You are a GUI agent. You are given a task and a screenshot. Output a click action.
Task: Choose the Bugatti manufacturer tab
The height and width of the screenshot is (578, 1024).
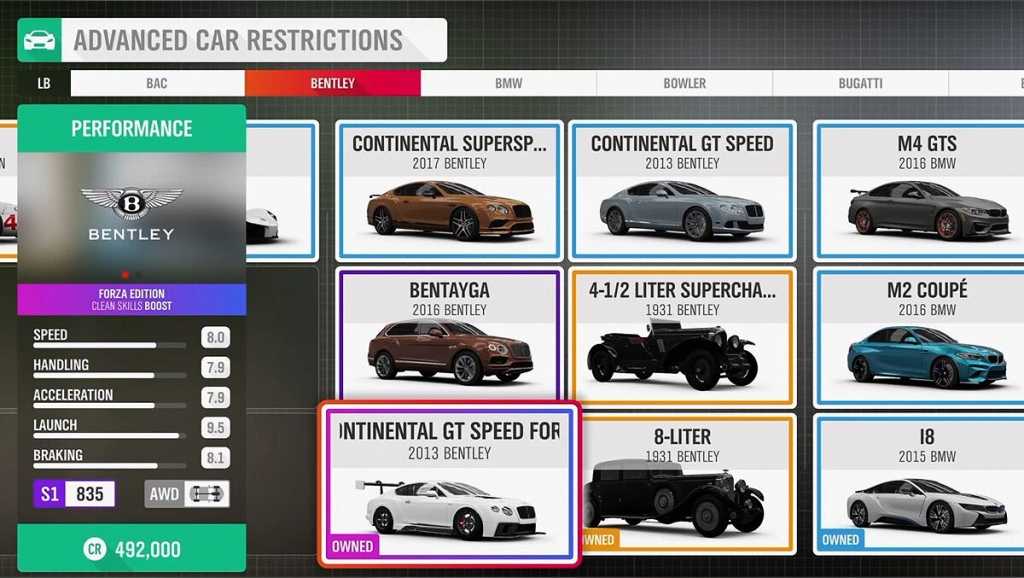click(860, 84)
